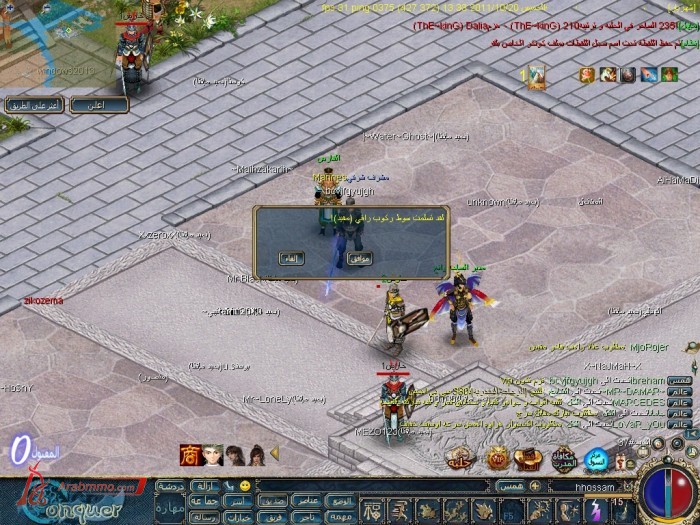Select the green-haired character portrait
Screen dimensions: 700x525
pos(213,454)
